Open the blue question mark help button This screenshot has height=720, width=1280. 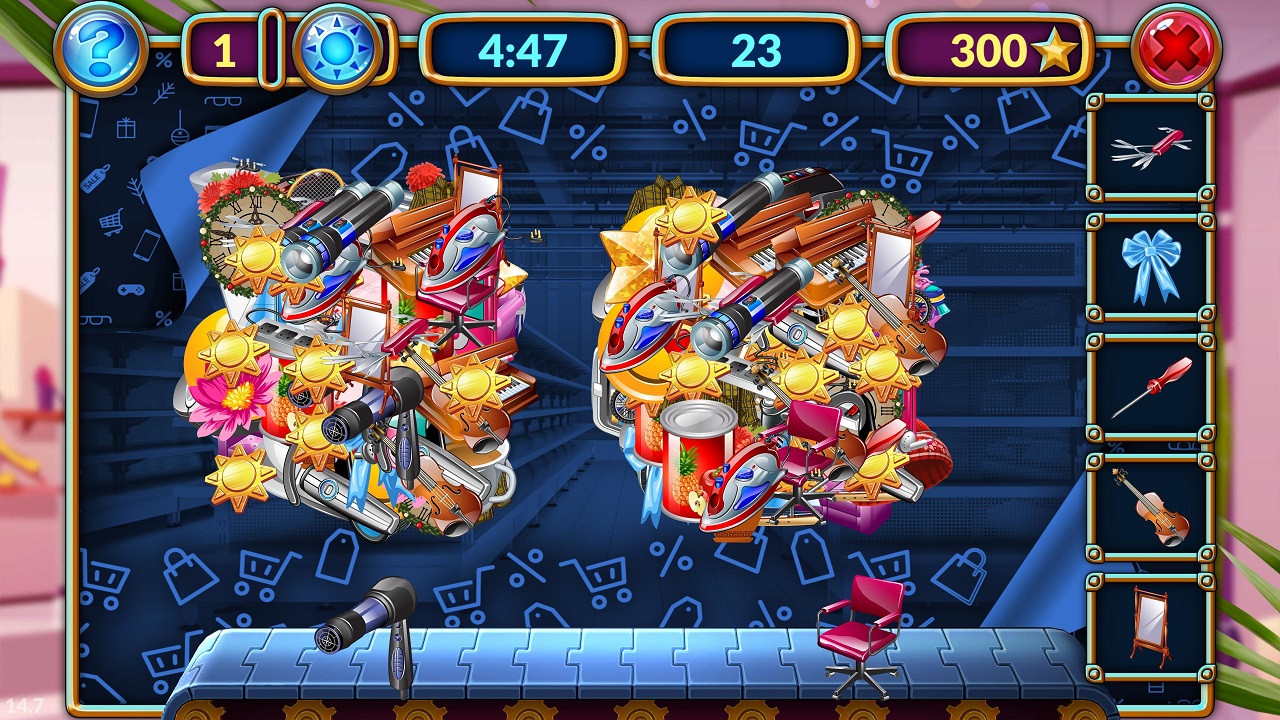pos(101,47)
